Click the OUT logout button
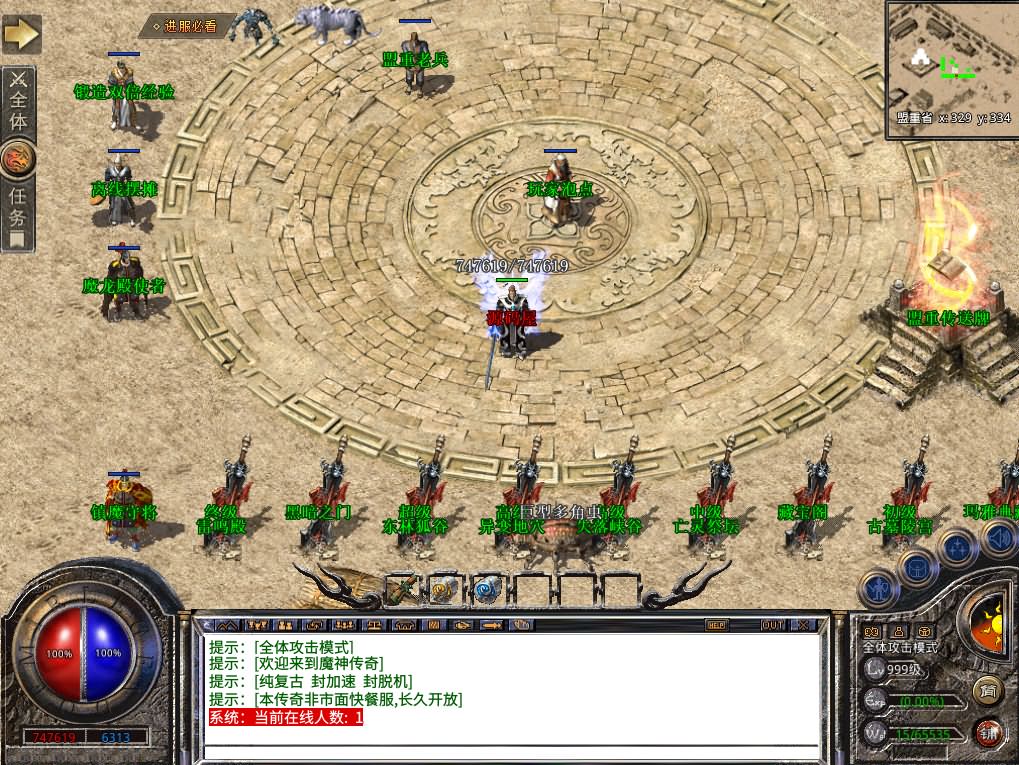 [x=772, y=625]
